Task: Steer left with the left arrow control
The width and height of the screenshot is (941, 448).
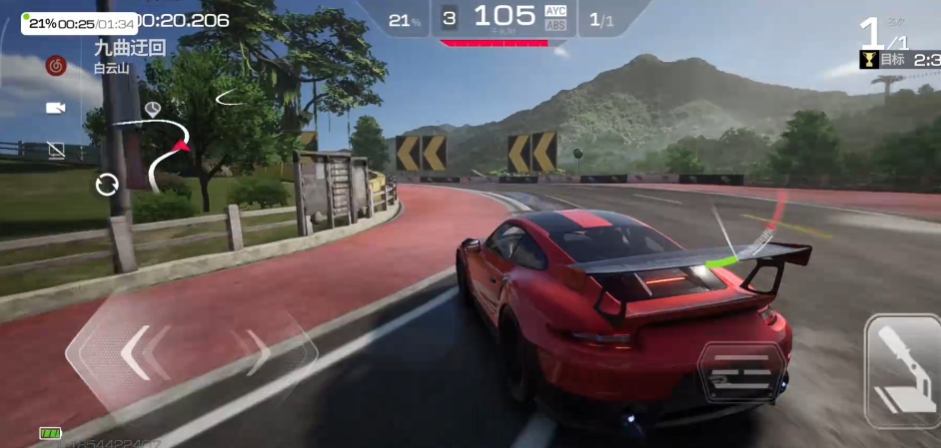Action: (135, 352)
